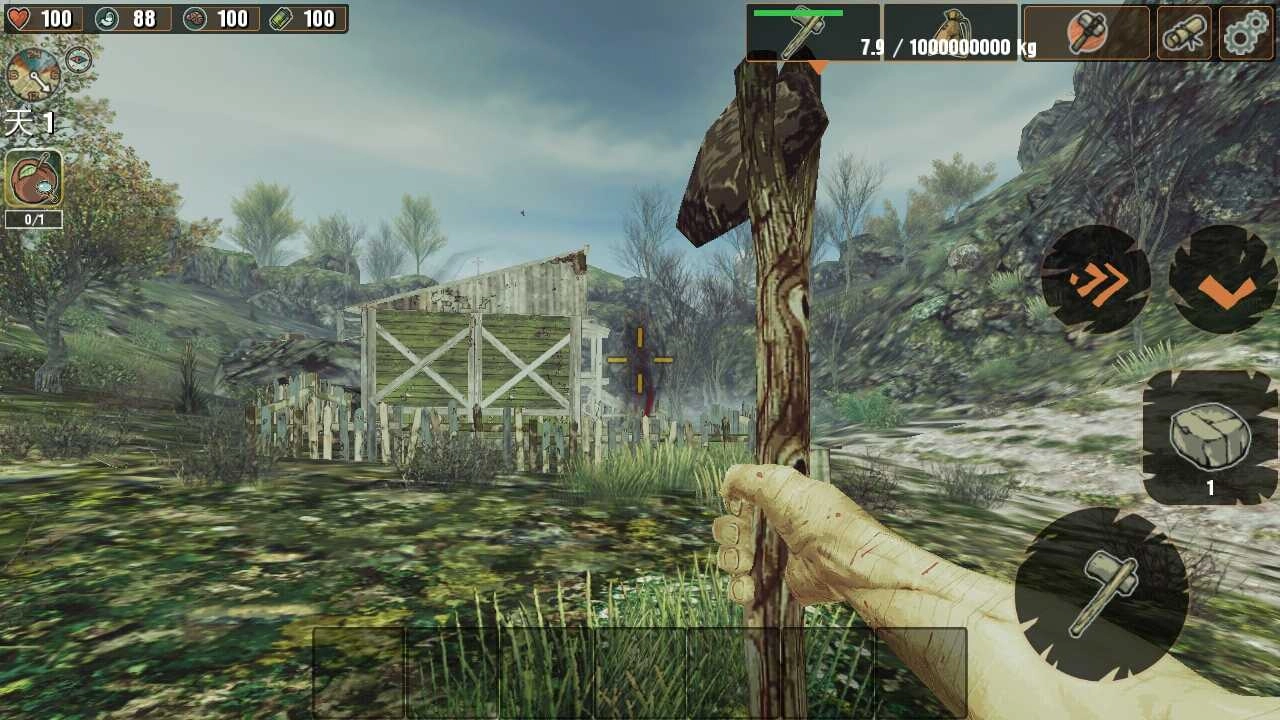The width and height of the screenshot is (1280, 720).
Task: Check the compass at top left
Action: 78,57
